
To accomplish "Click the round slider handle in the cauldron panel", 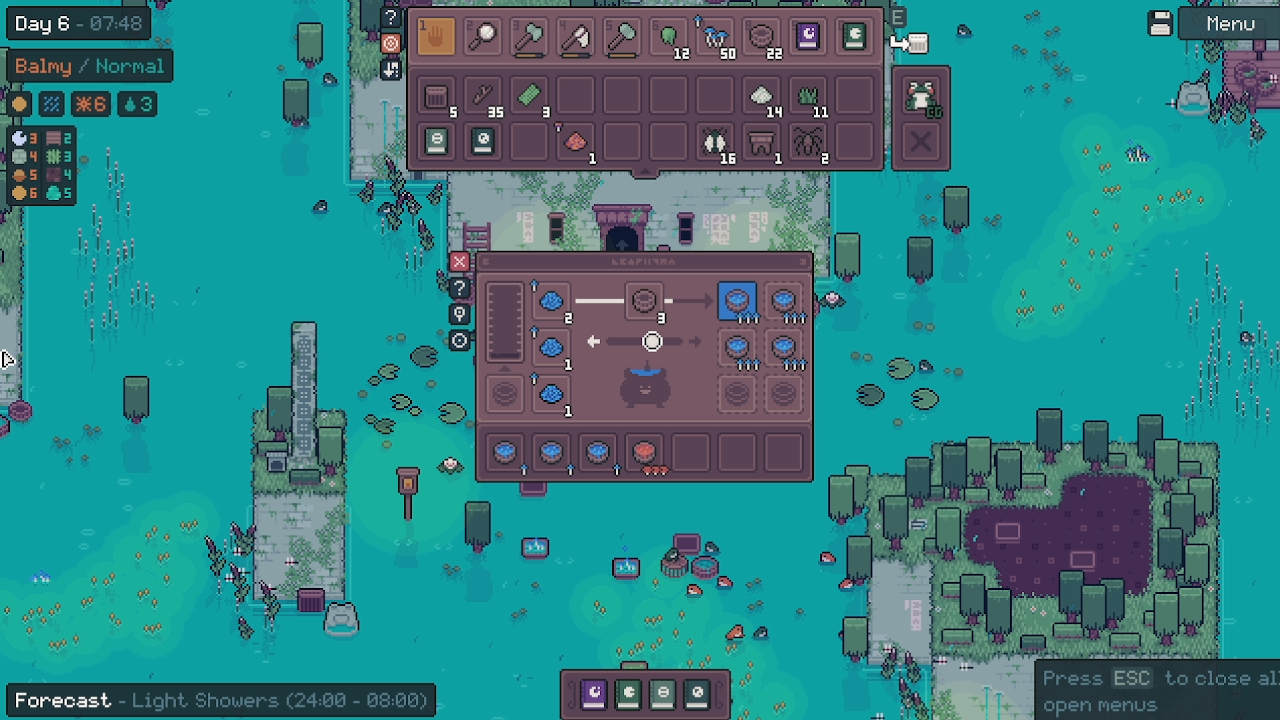I will pyautogui.click(x=651, y=341).
